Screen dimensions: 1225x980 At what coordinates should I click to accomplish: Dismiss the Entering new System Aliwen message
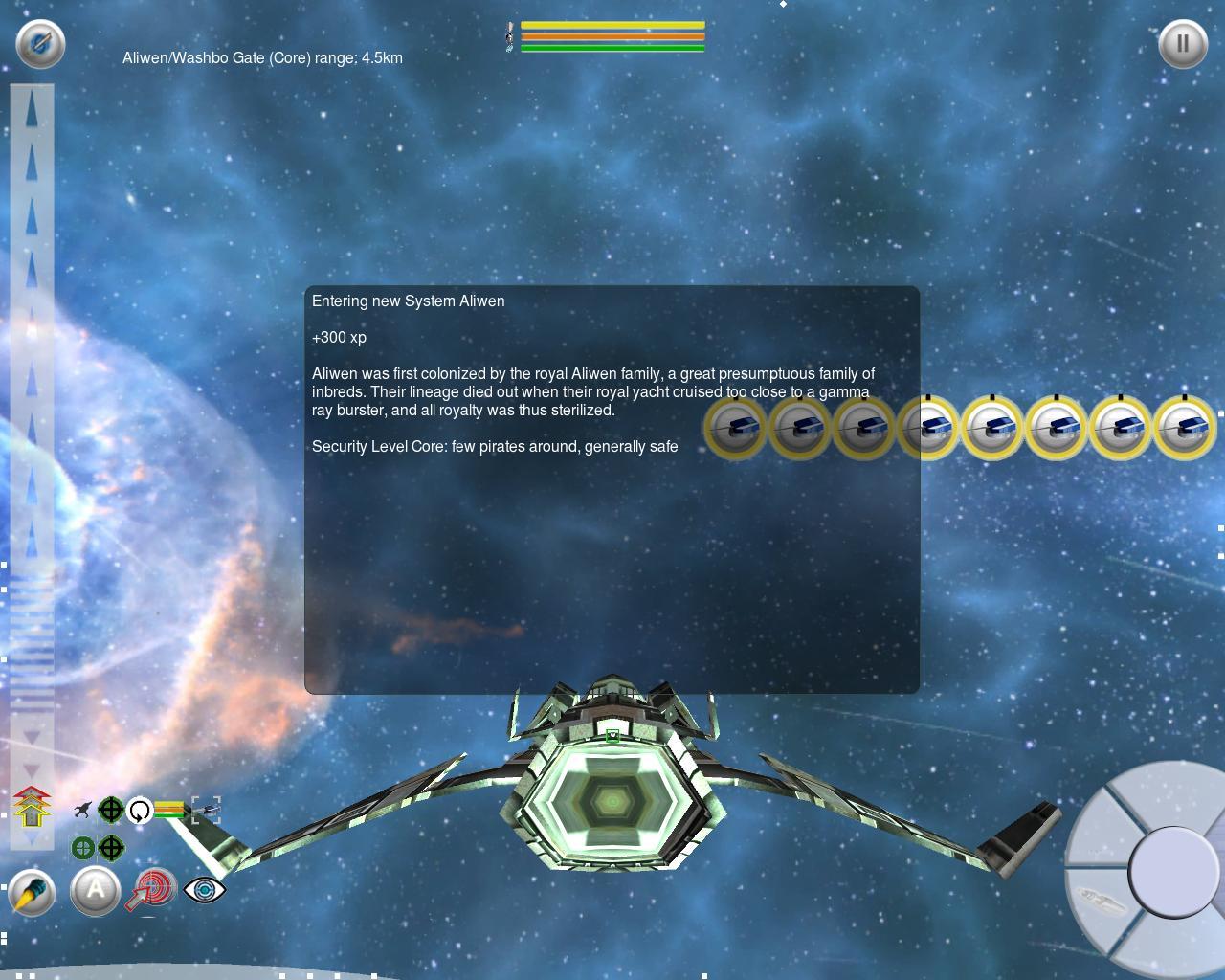tap(612, 489)
